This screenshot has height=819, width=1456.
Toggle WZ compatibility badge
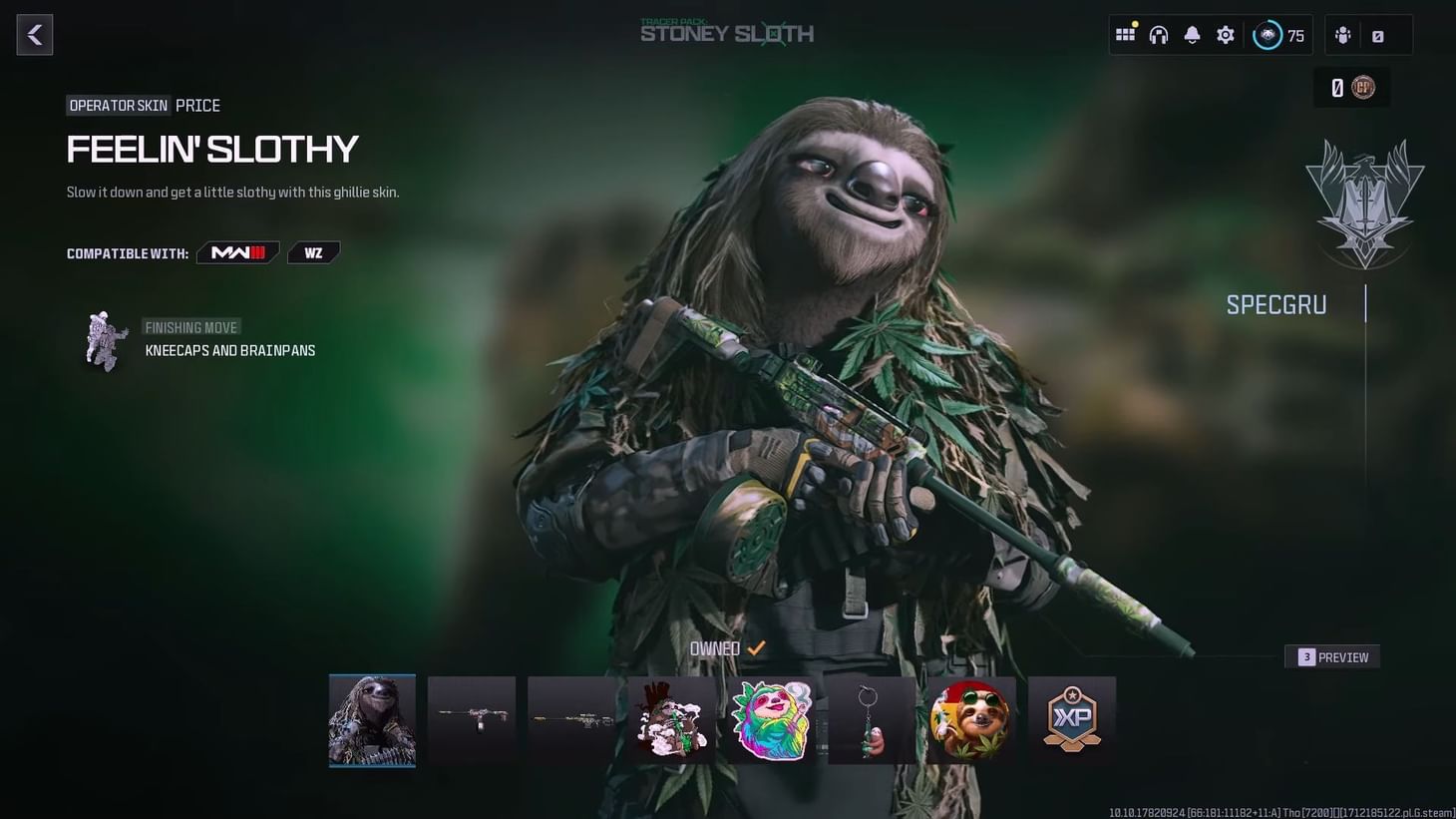[x=313, y=251]
